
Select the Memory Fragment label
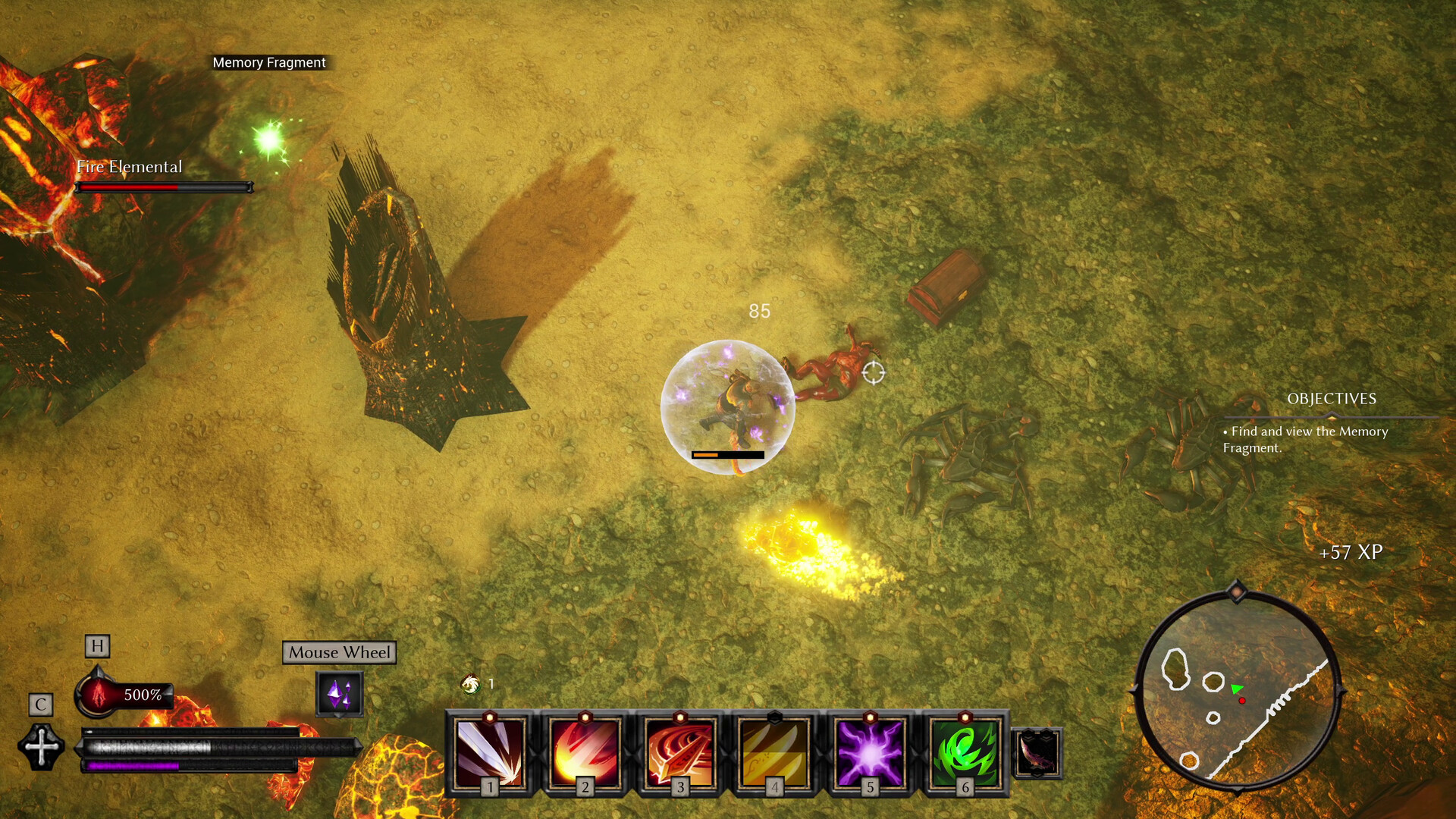tap(269, 63)
